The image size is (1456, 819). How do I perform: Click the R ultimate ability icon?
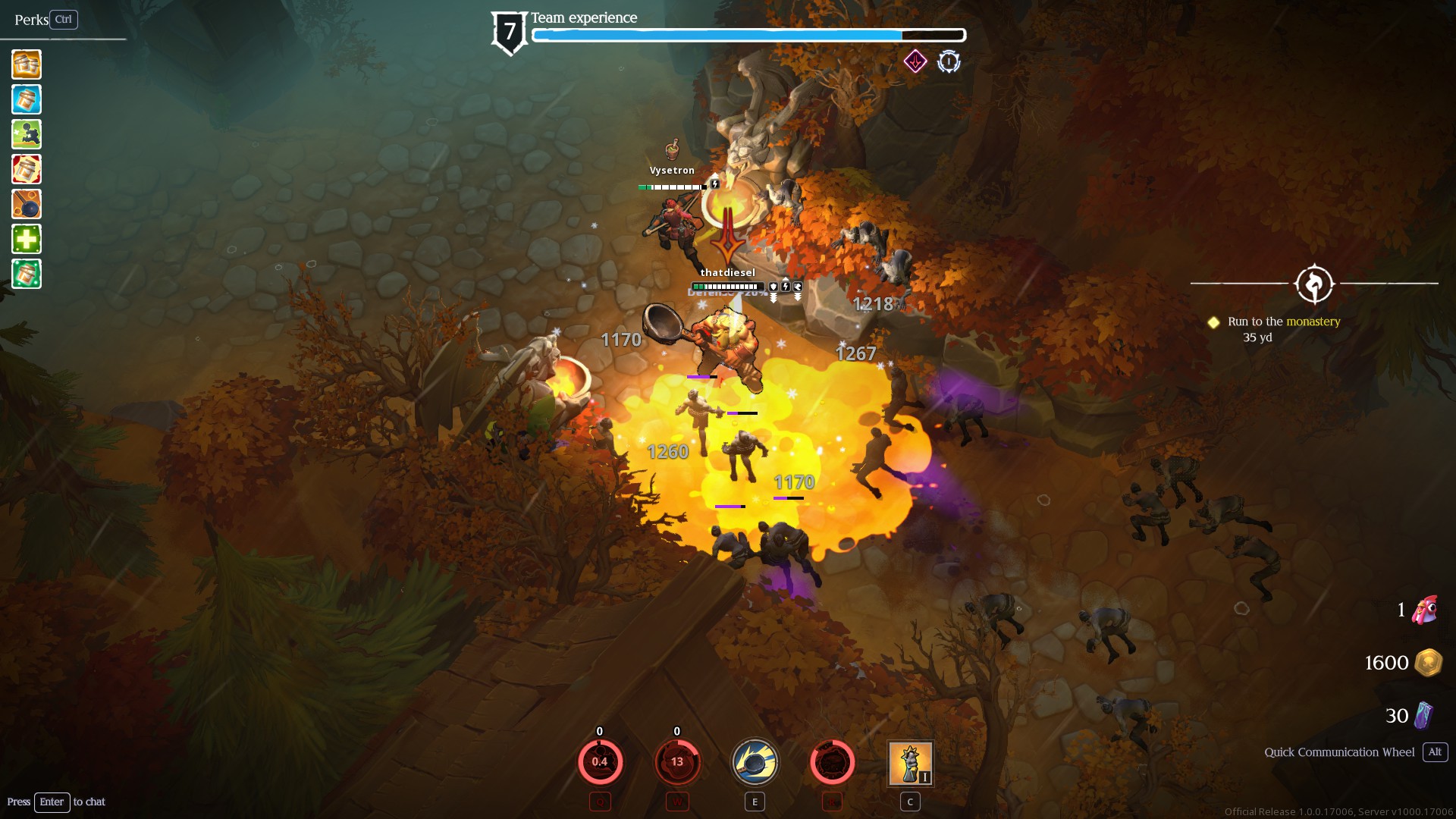tap(832, 762)
